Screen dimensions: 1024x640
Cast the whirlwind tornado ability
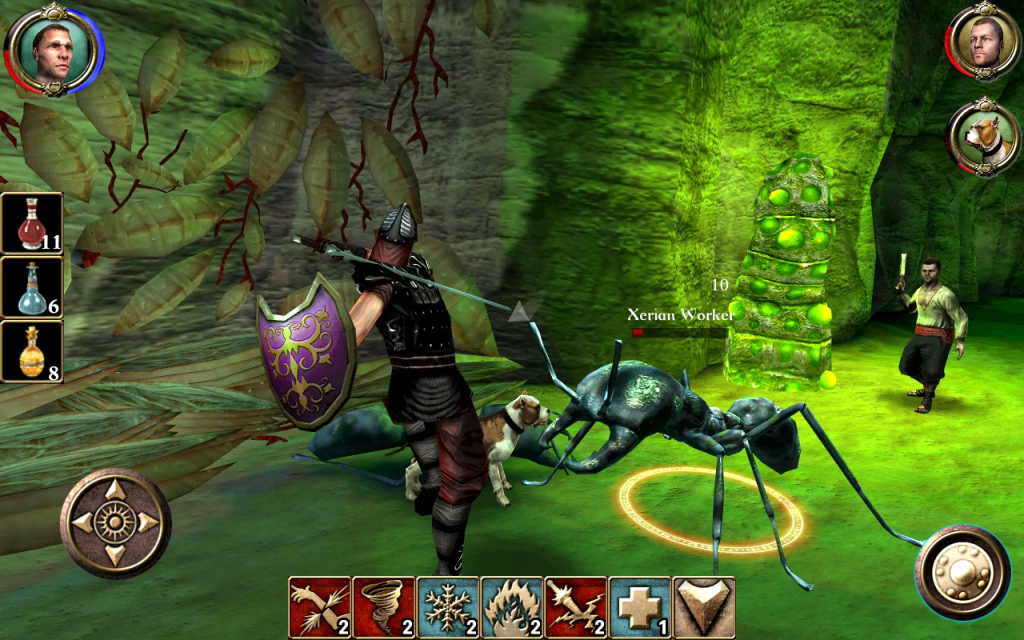[x=384, y=607]
